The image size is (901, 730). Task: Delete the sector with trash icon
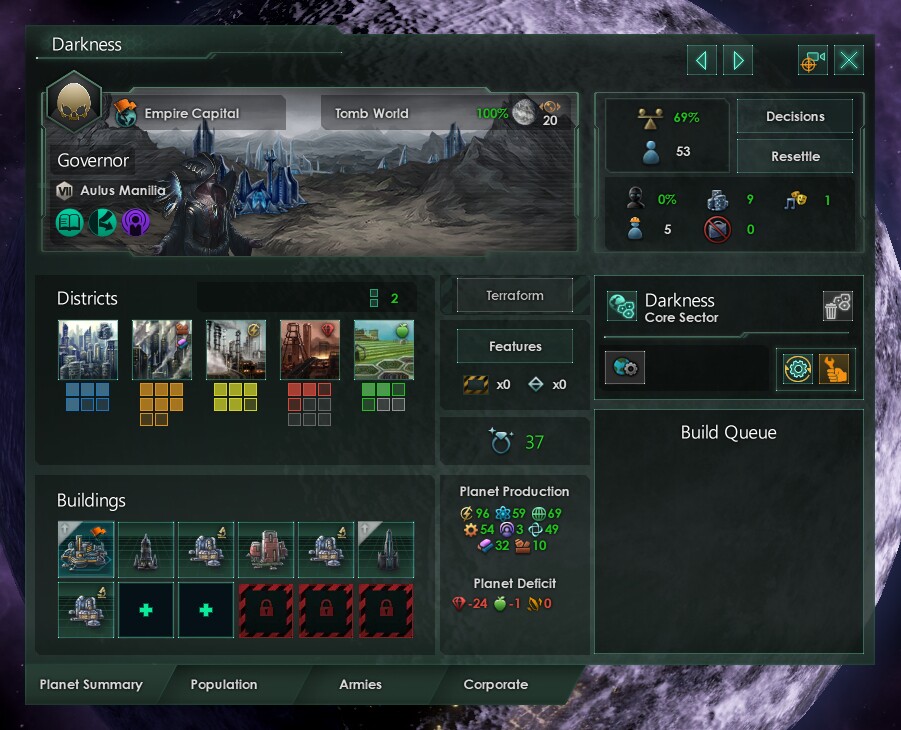(837, 306)
